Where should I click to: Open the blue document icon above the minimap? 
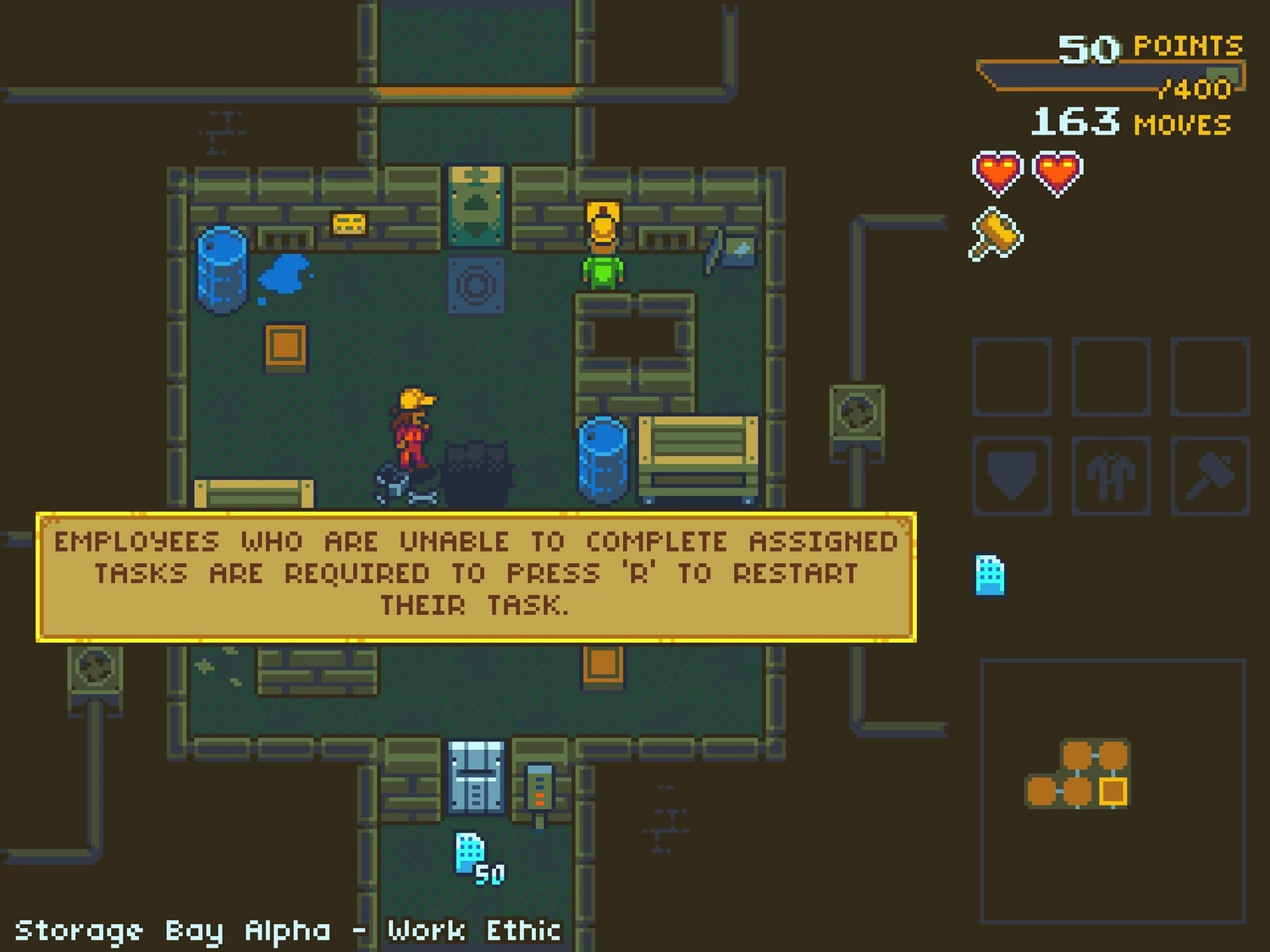tap(990, 575)
